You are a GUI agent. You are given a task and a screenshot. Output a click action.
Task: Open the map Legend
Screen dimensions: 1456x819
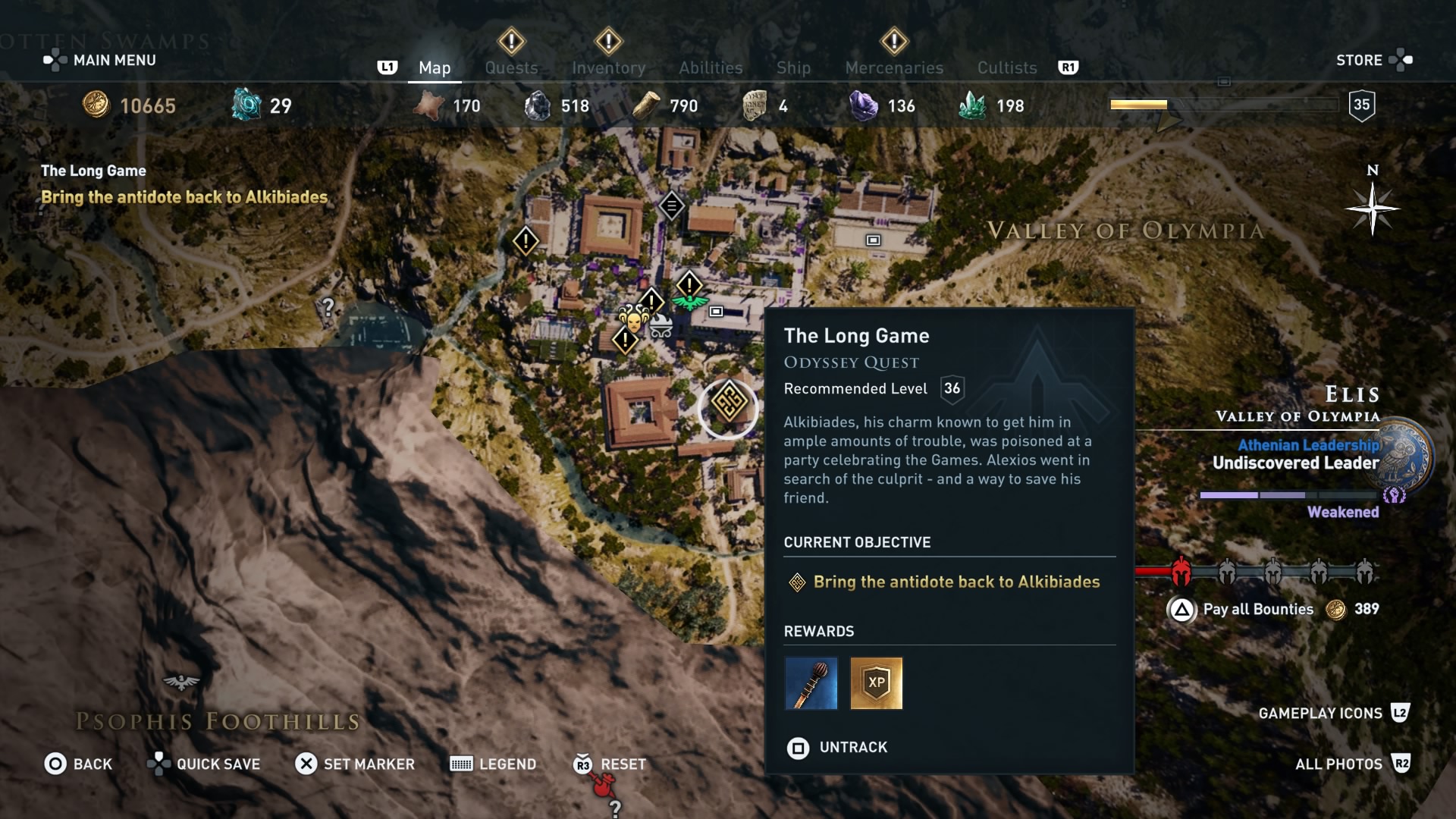pyautogui.click(x=507, y=764)
